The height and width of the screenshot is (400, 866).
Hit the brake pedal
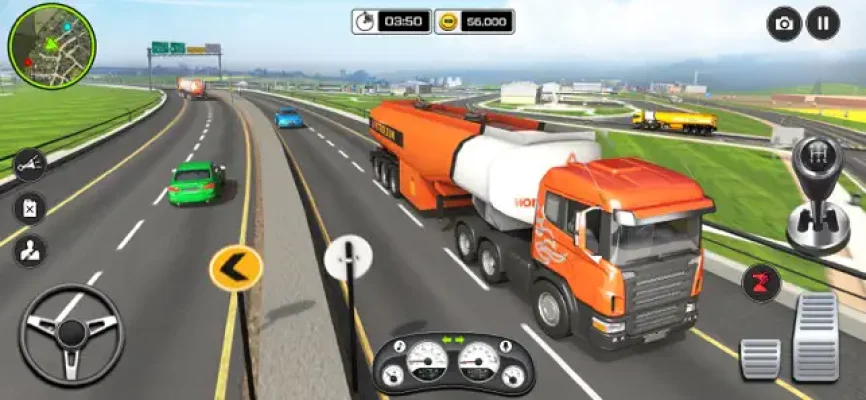(760, 358)
